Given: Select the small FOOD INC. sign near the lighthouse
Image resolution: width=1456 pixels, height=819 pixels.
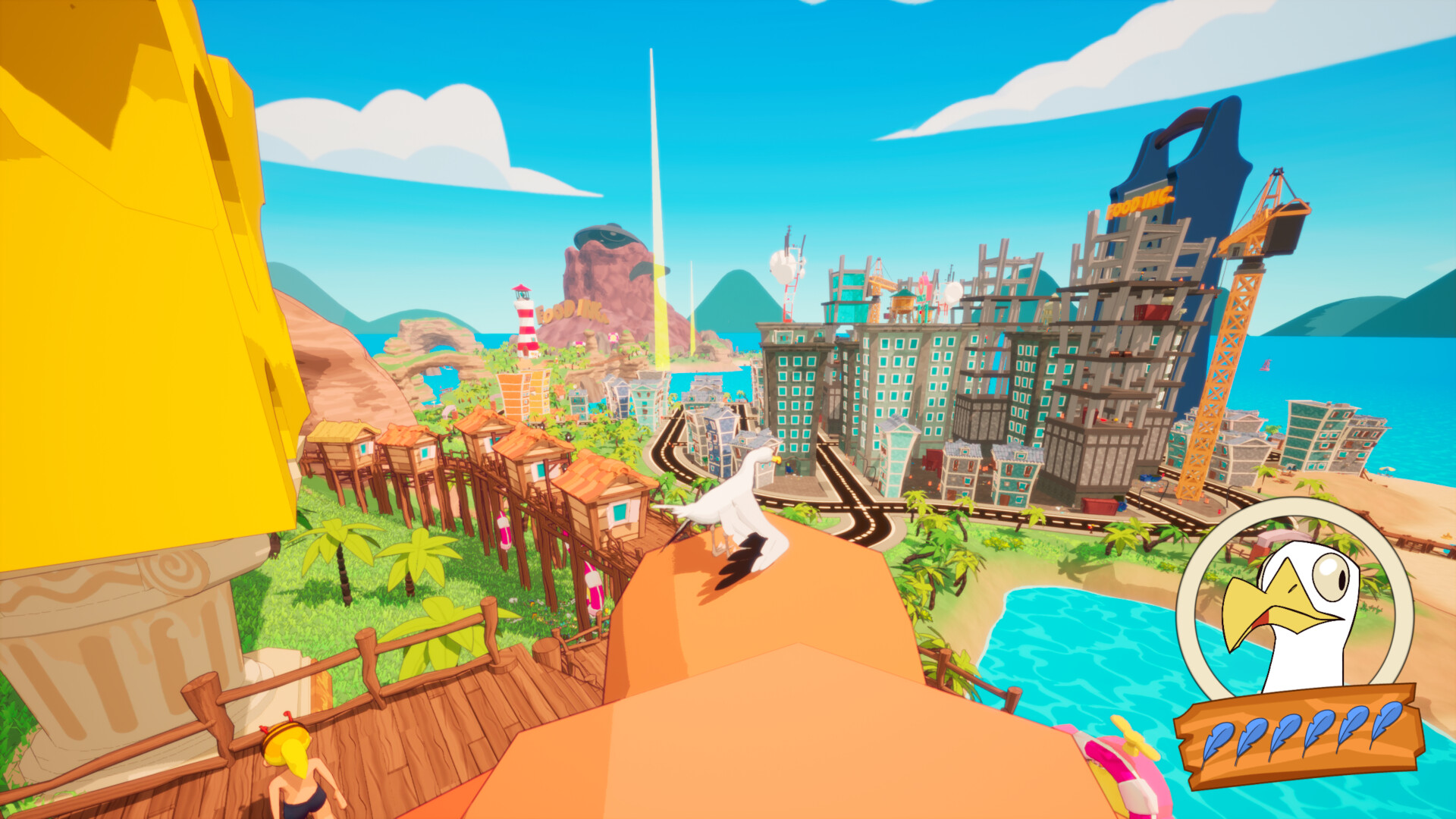Looking at the screenshot, I should [570, 313].
